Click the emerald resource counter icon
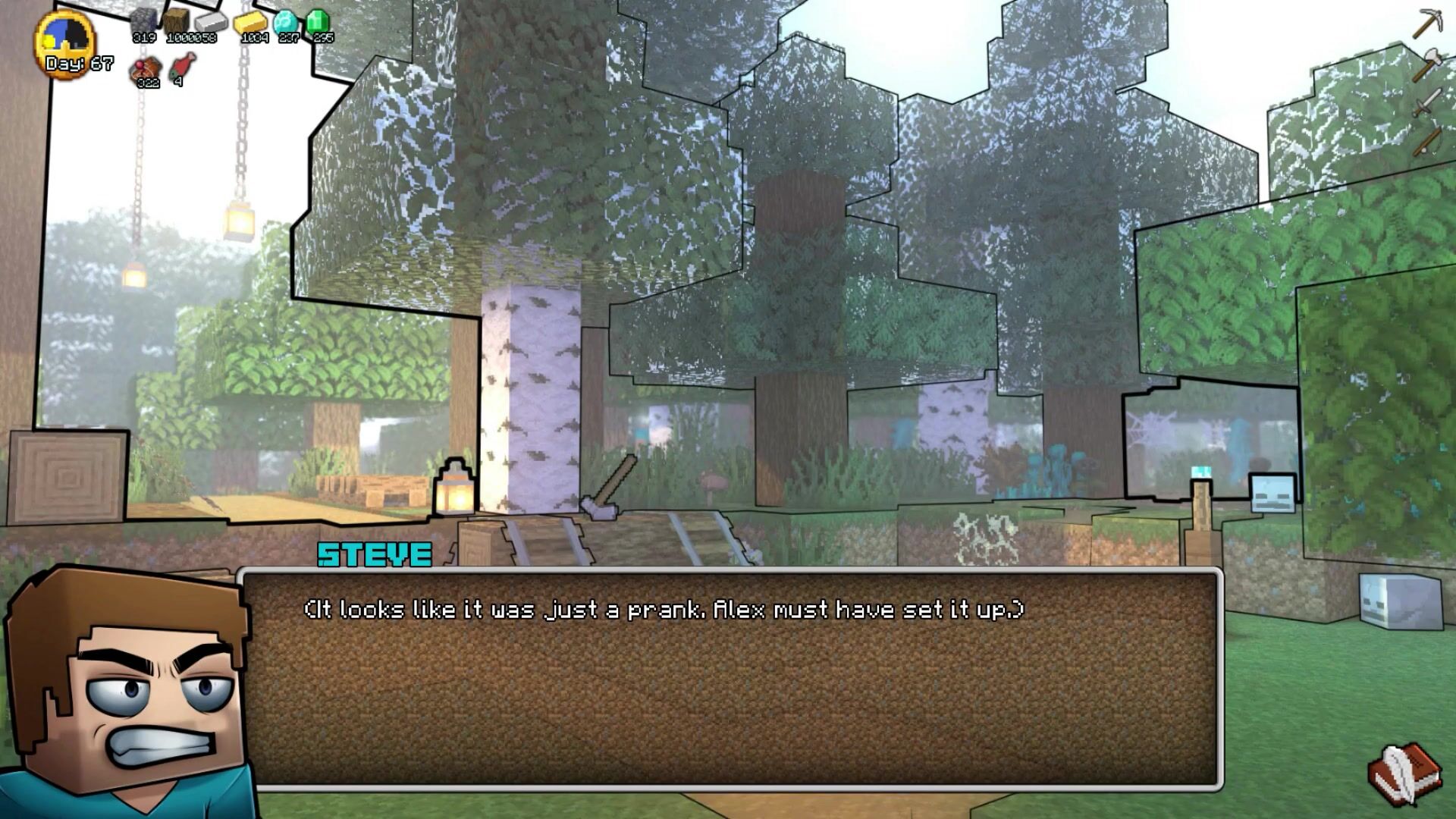 (x=317, y=20)
